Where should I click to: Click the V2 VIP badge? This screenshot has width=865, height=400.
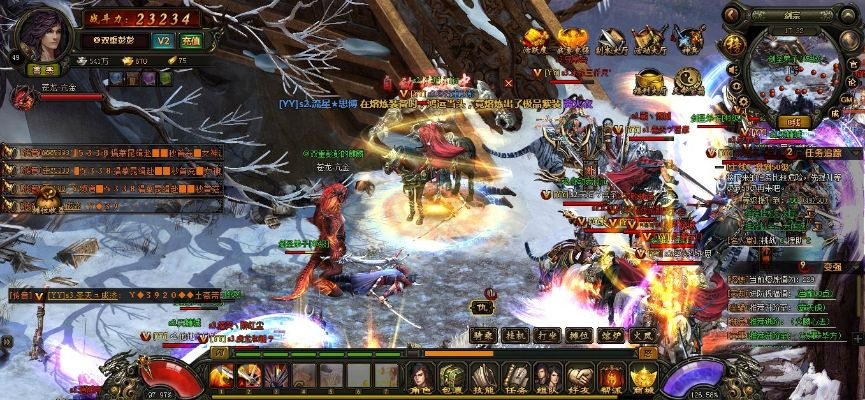coord(165,41)
